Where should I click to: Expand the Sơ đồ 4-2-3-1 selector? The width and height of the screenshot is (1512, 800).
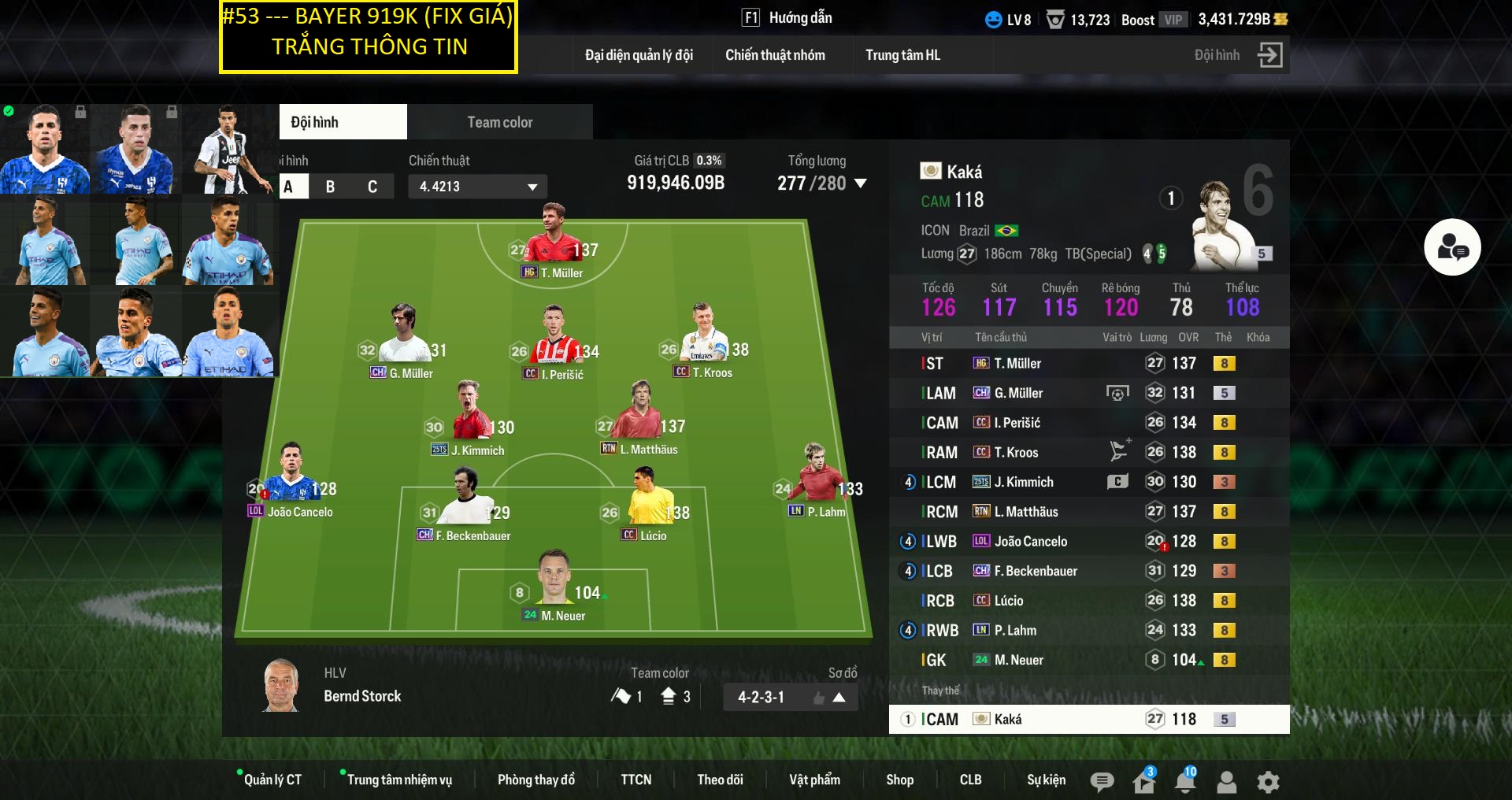pos(839,697)
